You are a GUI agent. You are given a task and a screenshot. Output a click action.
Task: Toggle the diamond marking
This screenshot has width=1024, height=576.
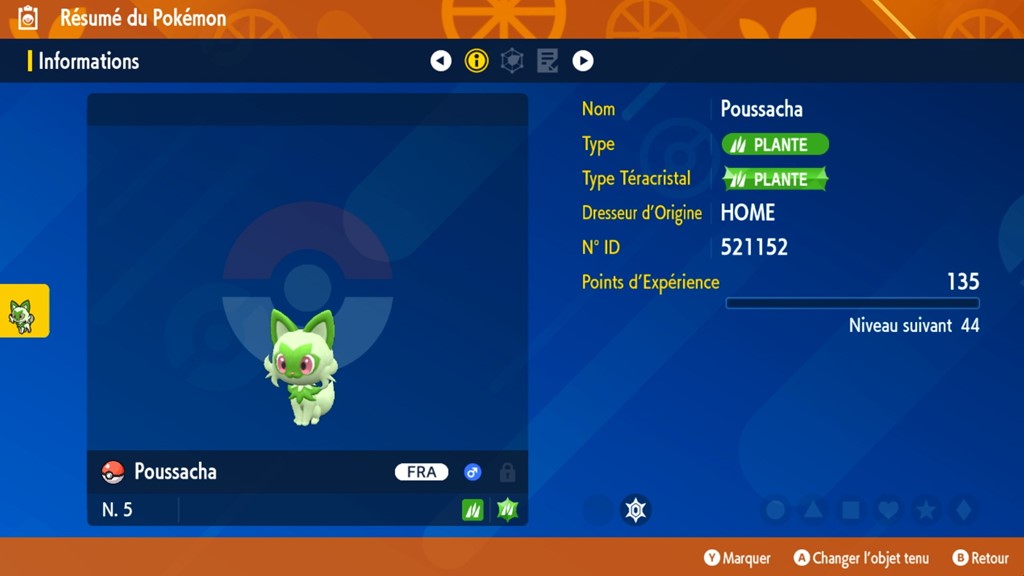click(x=963, y=510)
